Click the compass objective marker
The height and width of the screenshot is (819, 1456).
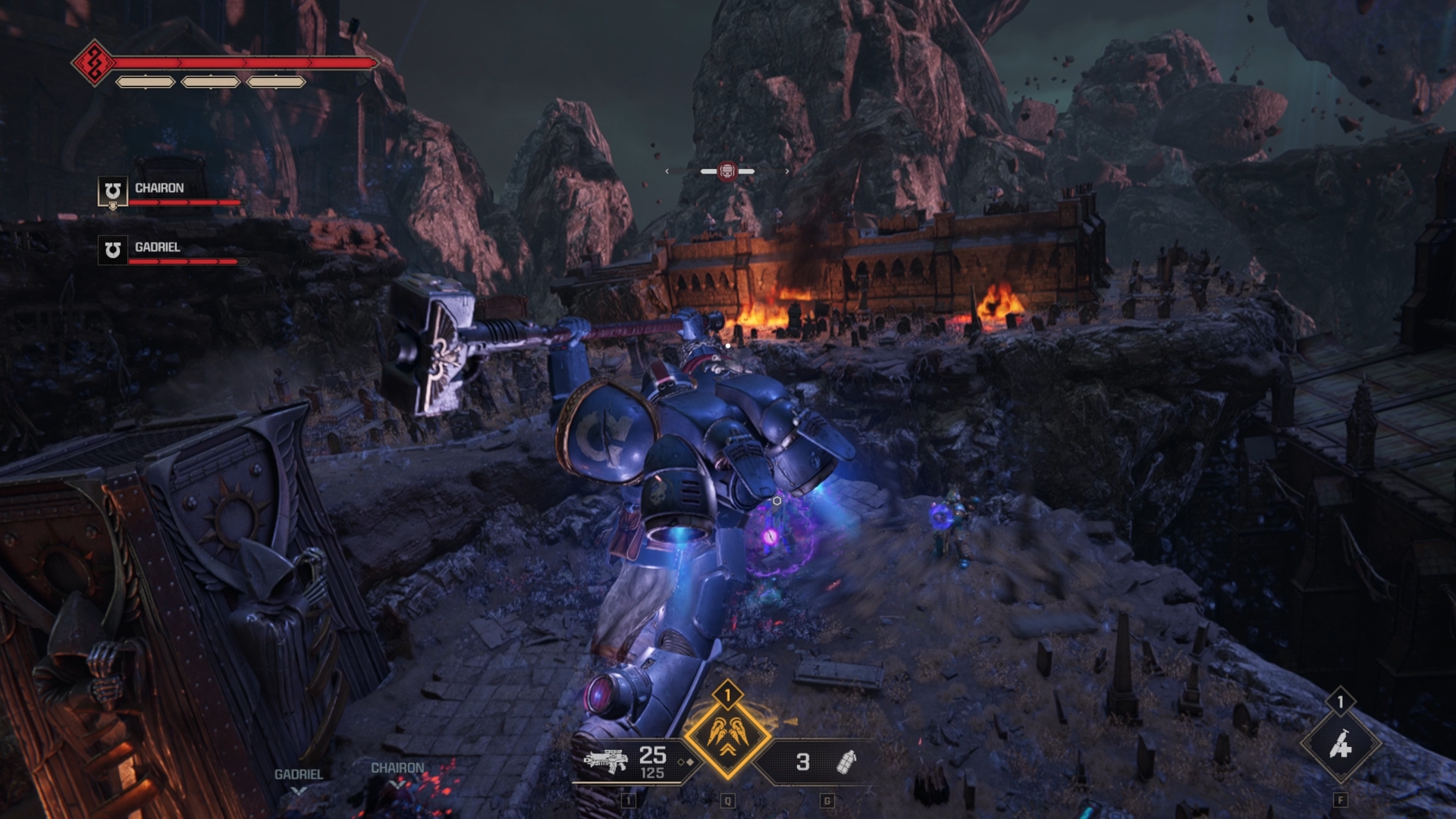726,171
